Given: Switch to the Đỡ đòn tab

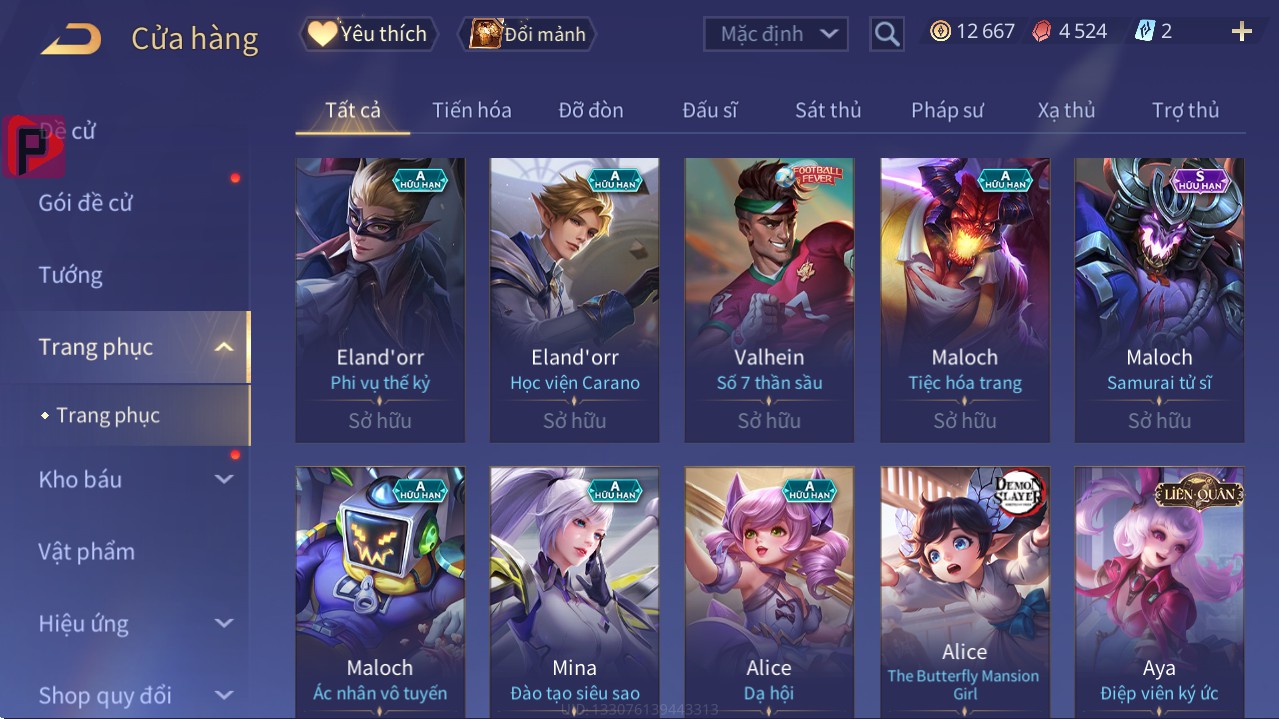Looking at the screenshot, I should pos(590,110).
